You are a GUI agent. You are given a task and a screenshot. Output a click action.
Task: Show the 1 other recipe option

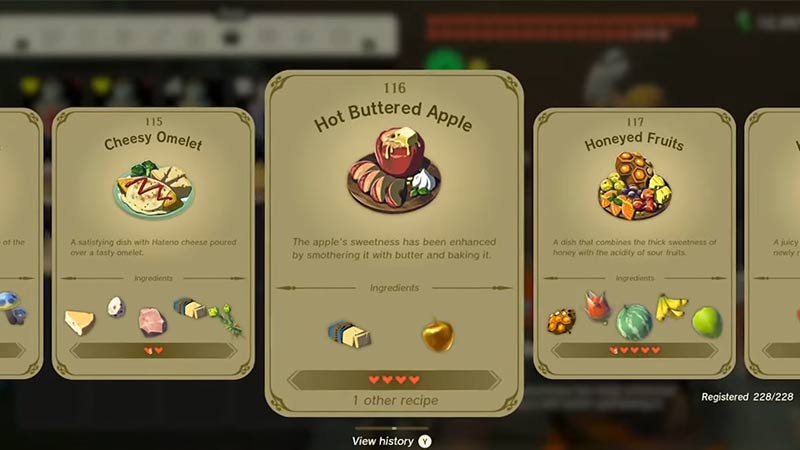[x=394, y=400]
